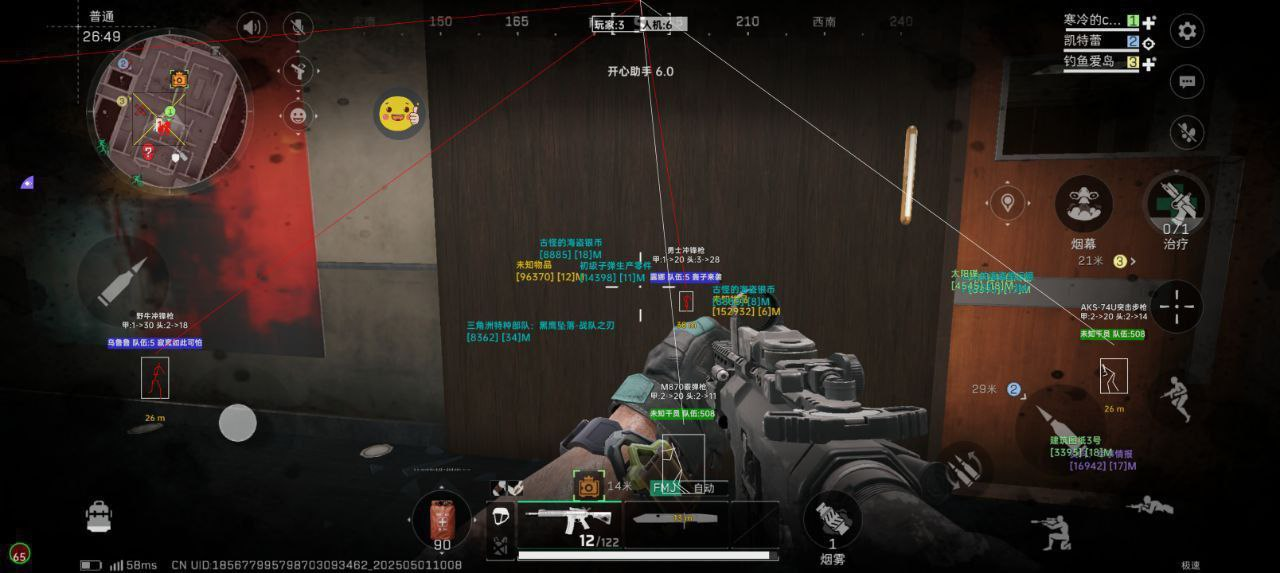Image resolution: width=1280 pixels, height=573 pixels.
Task: Activate the 烟幕 smoke drone ability
Action: point(1083,204)
